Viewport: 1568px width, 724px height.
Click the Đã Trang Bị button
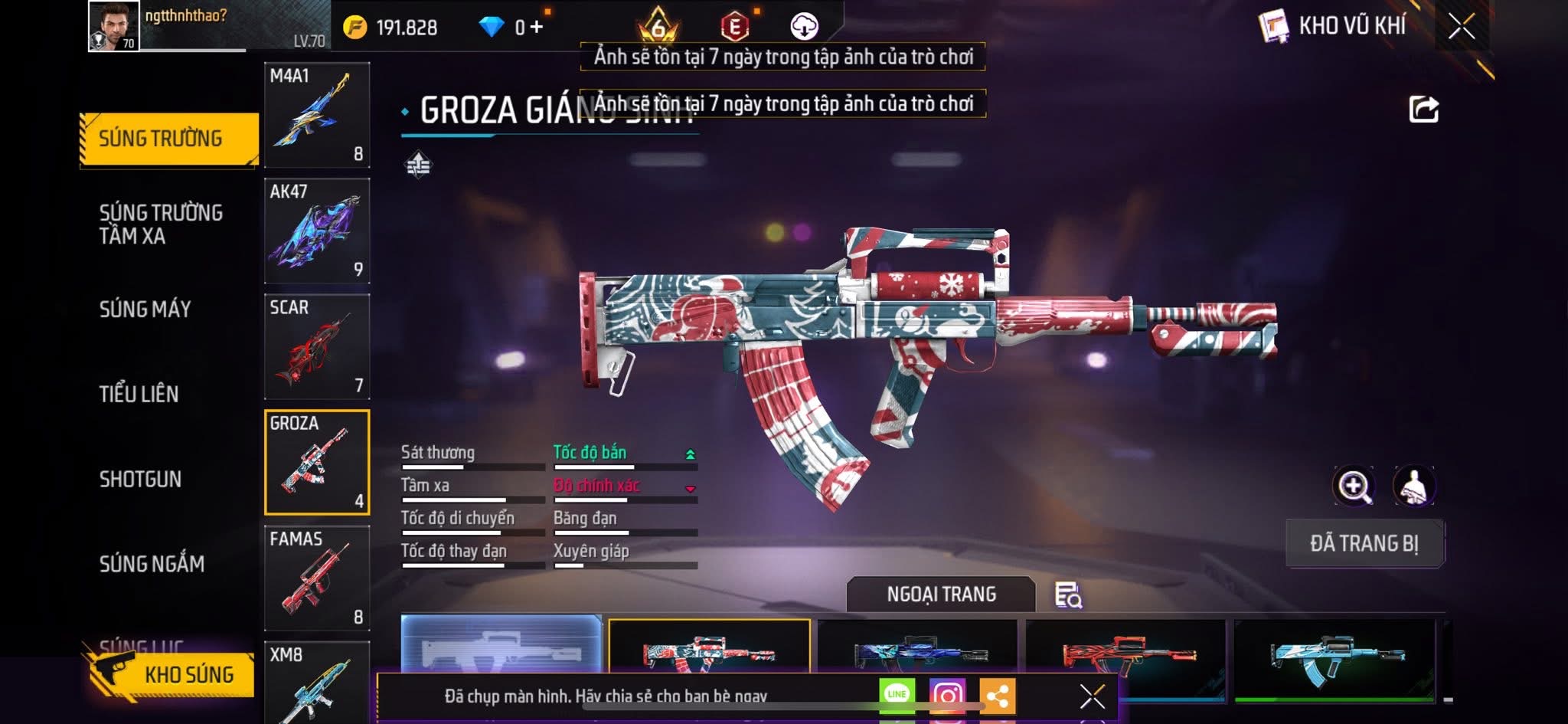click(1364, 543)
